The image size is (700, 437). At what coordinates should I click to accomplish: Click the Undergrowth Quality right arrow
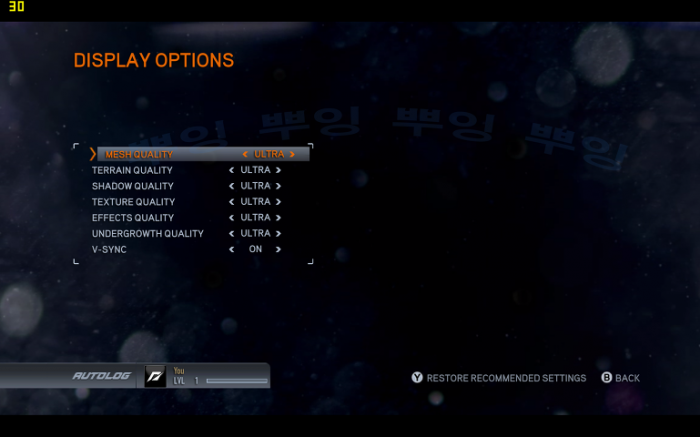tap(279, 234)
